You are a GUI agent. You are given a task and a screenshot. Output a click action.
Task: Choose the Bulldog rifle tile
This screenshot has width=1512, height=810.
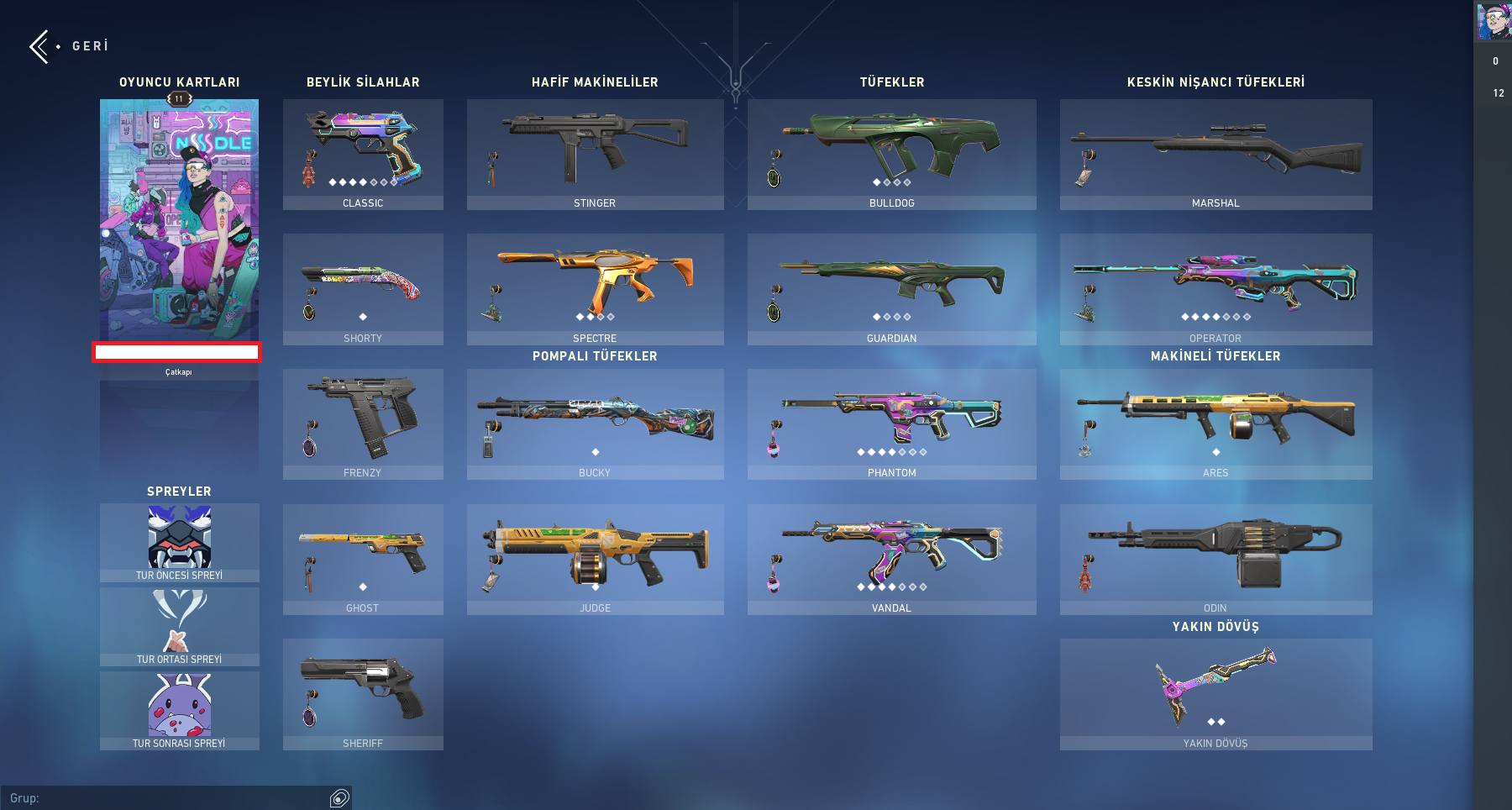coord(891,154)
